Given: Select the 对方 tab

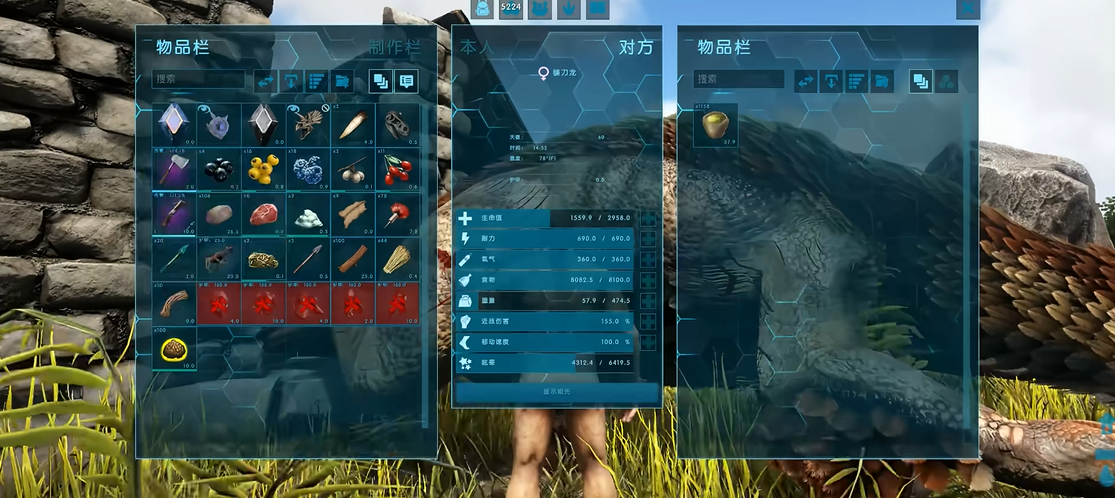Looking at the screenshot, I should [x=636, y=47].
